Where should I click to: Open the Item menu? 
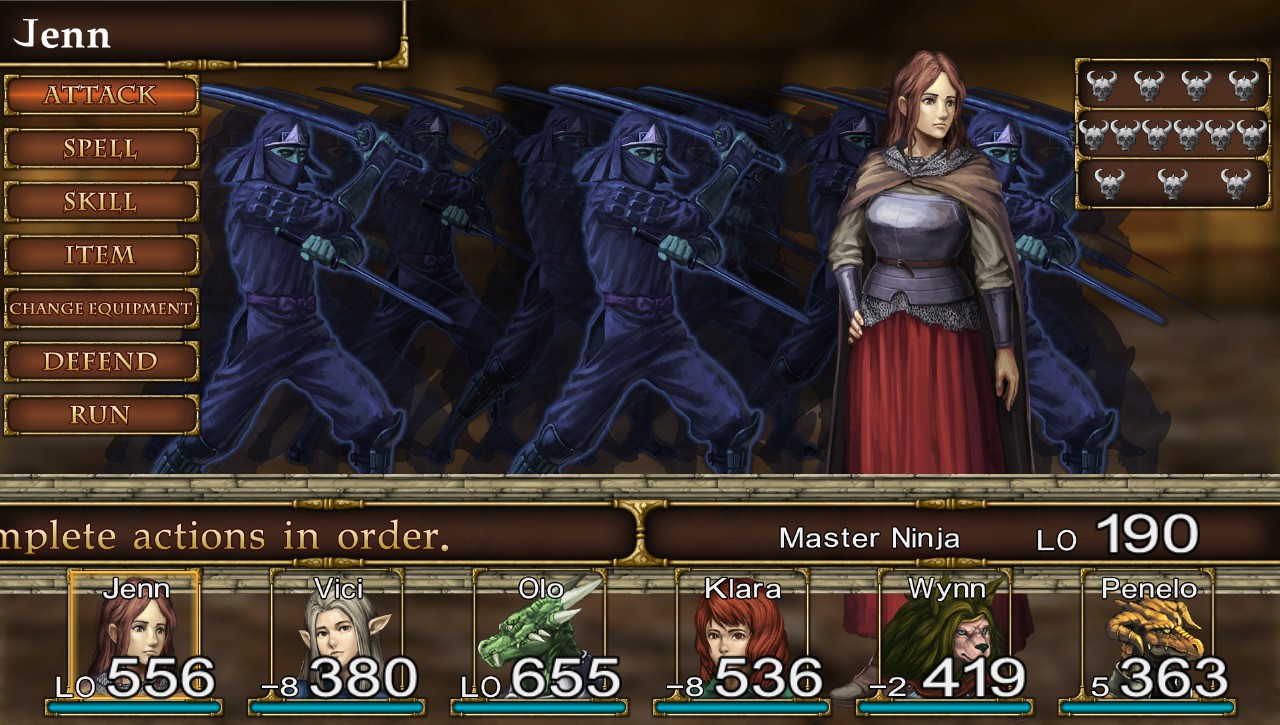[100, 255]
